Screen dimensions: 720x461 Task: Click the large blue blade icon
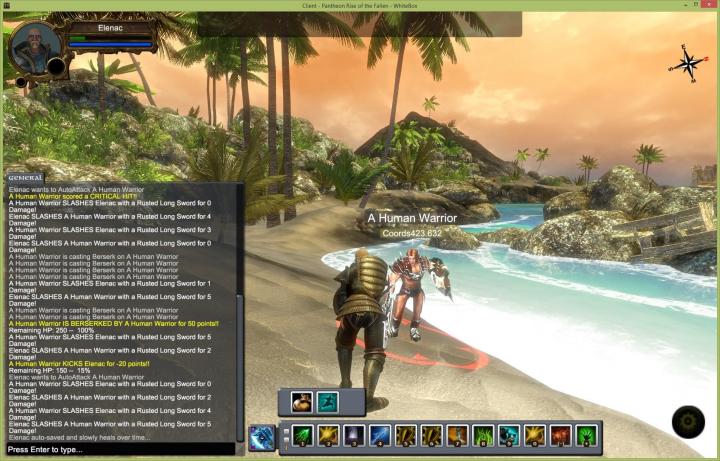coord(262,436)
